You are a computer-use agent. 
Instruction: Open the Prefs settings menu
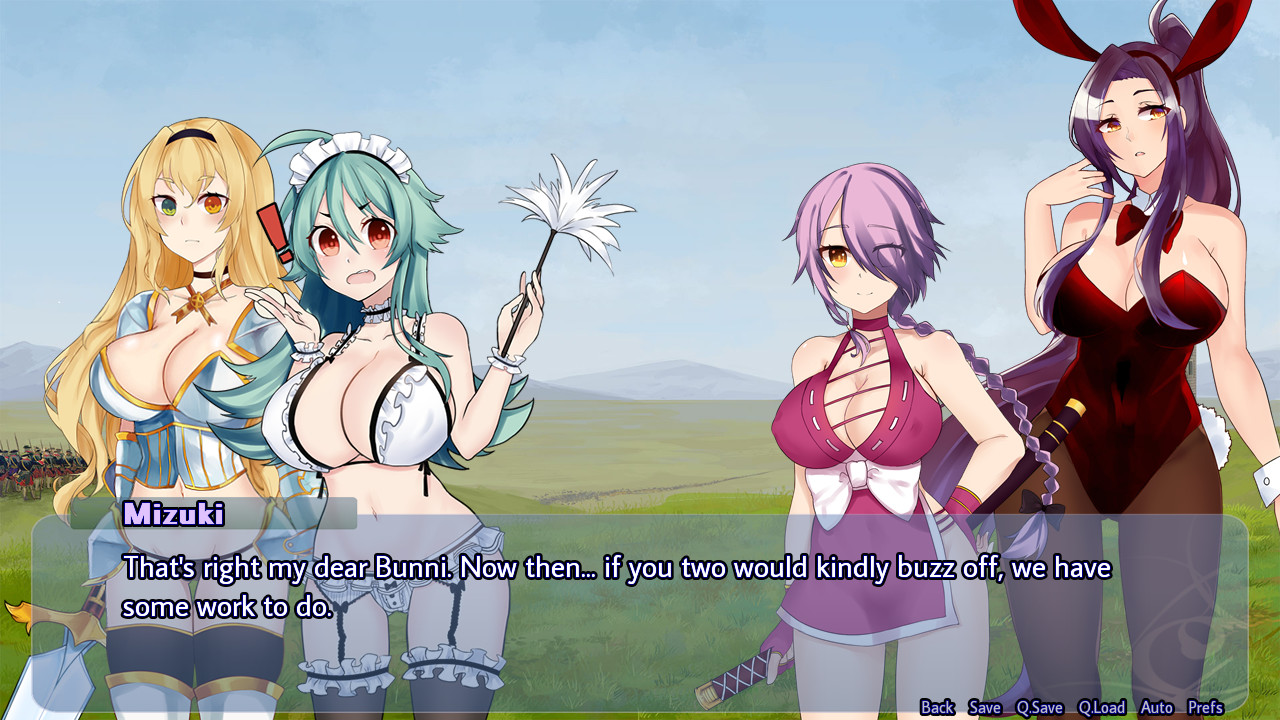coord(1207,707)
